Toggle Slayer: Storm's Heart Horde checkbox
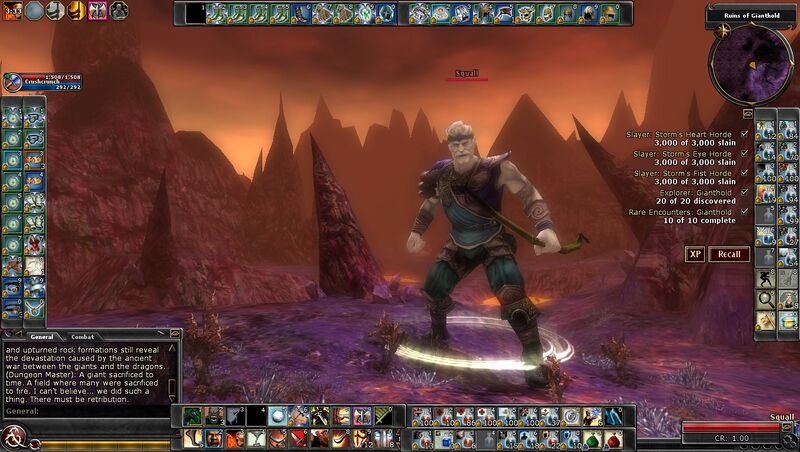The height and width of the screenshot is (452, 800). click(x=744, y=135)
